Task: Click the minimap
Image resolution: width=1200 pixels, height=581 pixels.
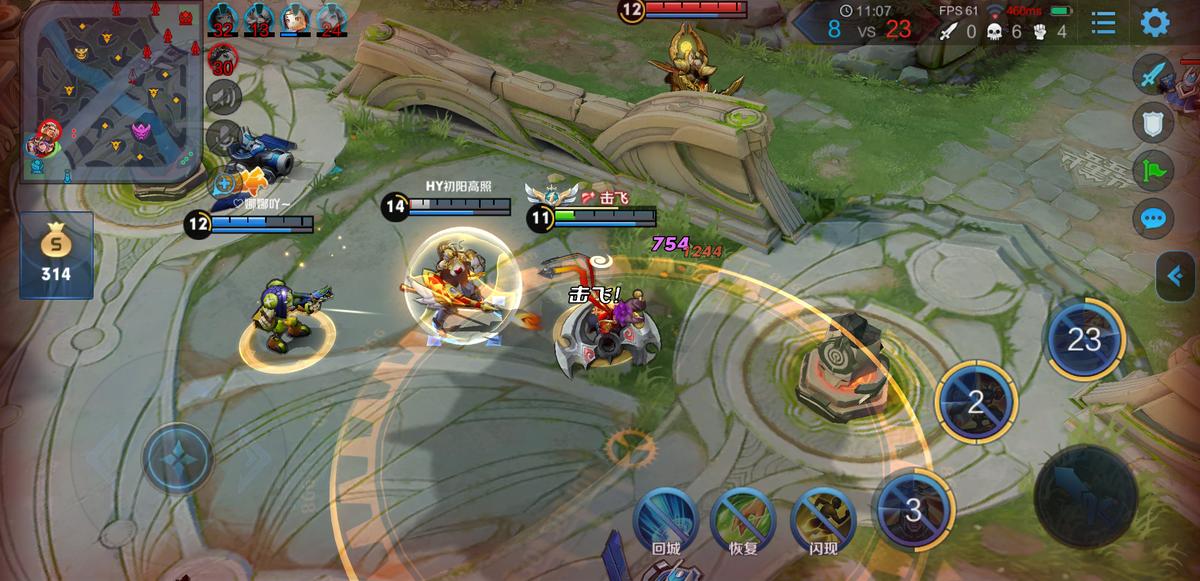Action: (112, 92)
